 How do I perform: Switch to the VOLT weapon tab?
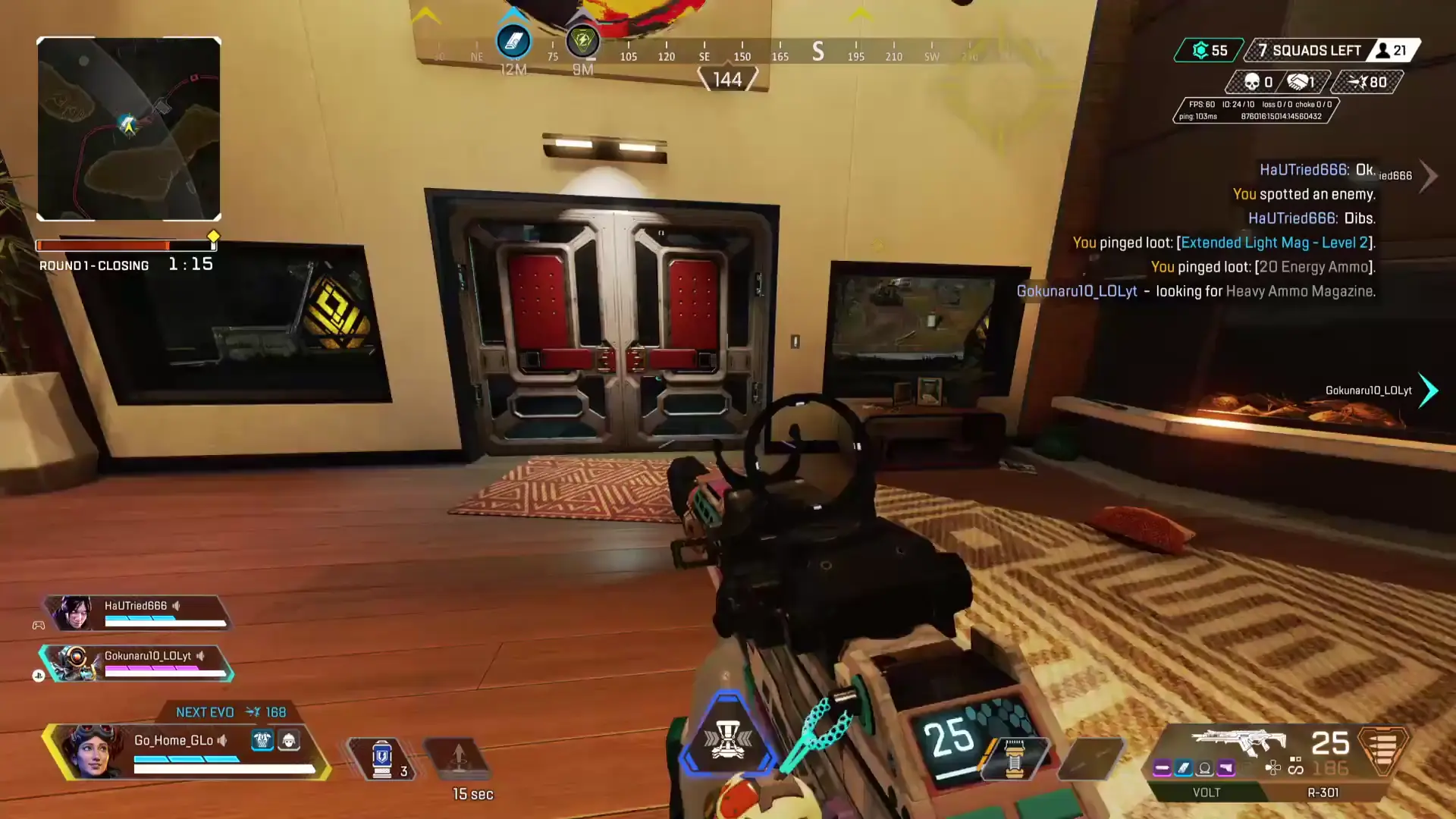click(x=1206, y=792)
